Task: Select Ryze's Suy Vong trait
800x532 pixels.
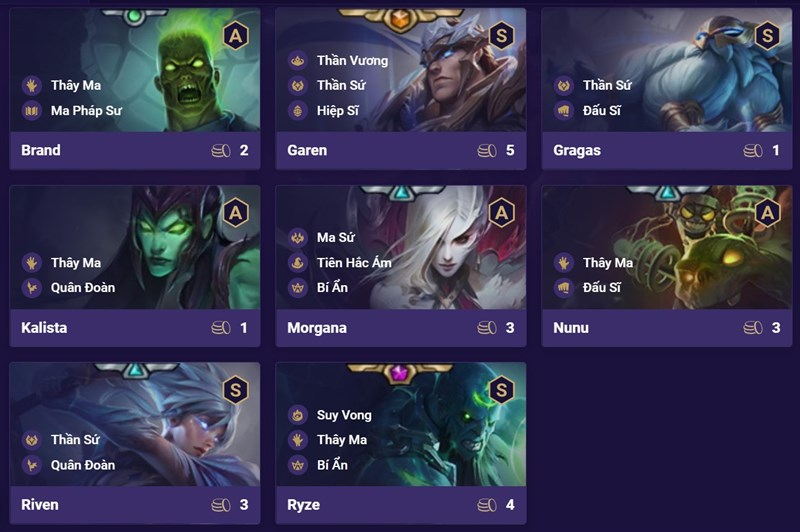Action: click(x=344, y=415)
